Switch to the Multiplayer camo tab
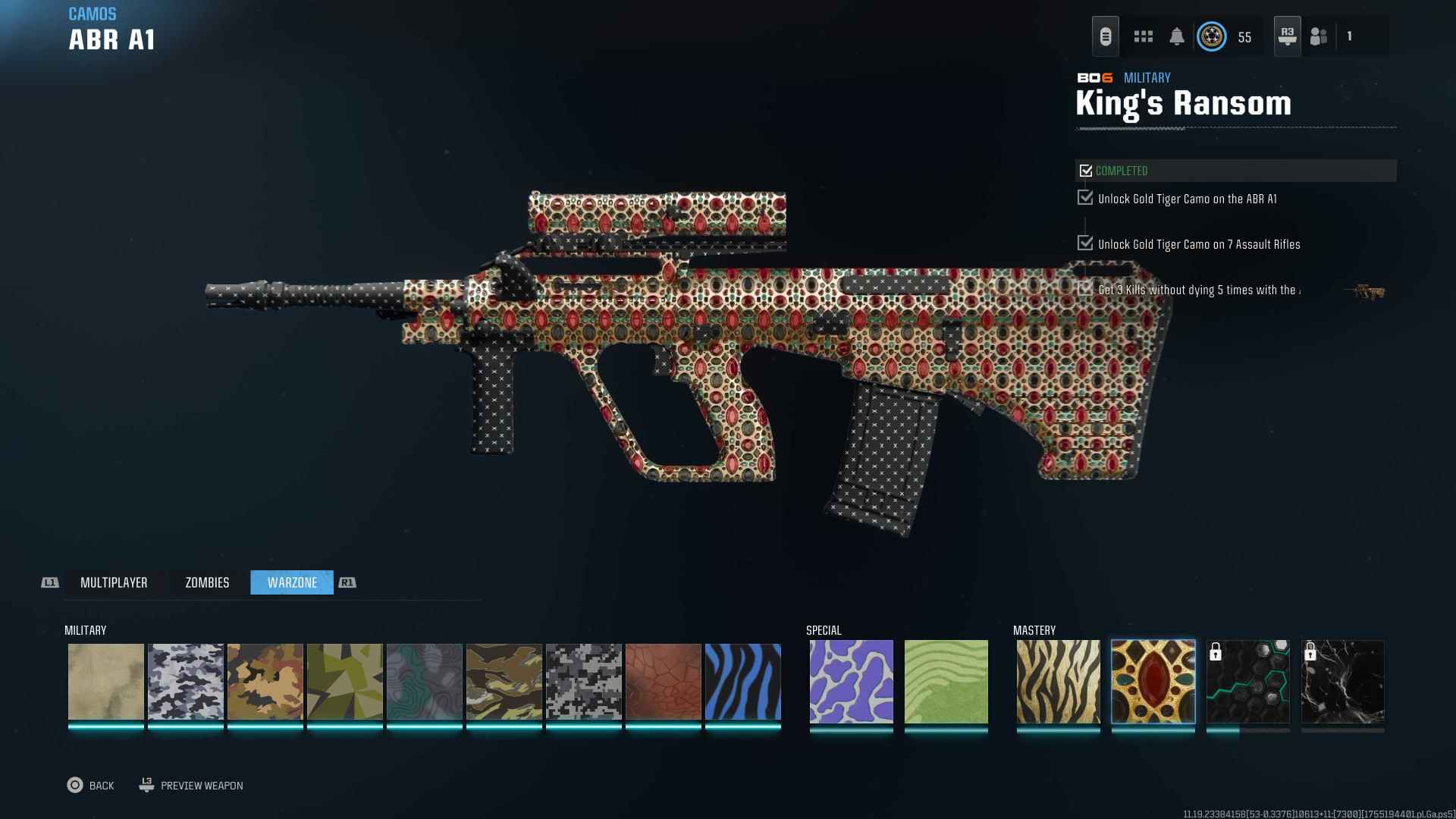Screen dimensions: 1456x819 point(114,582)
